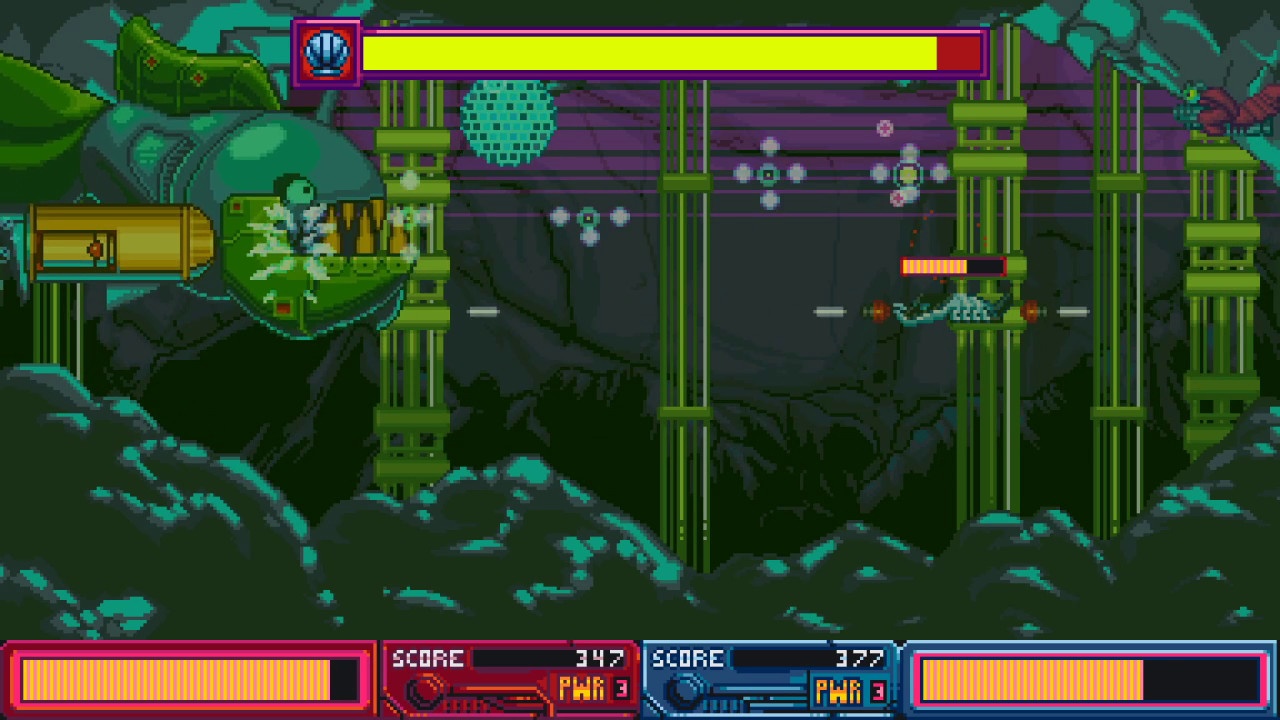This screenshot has width=1280, height=720.
Task: Click the cross-shaped power-up formation above the pillars
Action: point(770,172)
